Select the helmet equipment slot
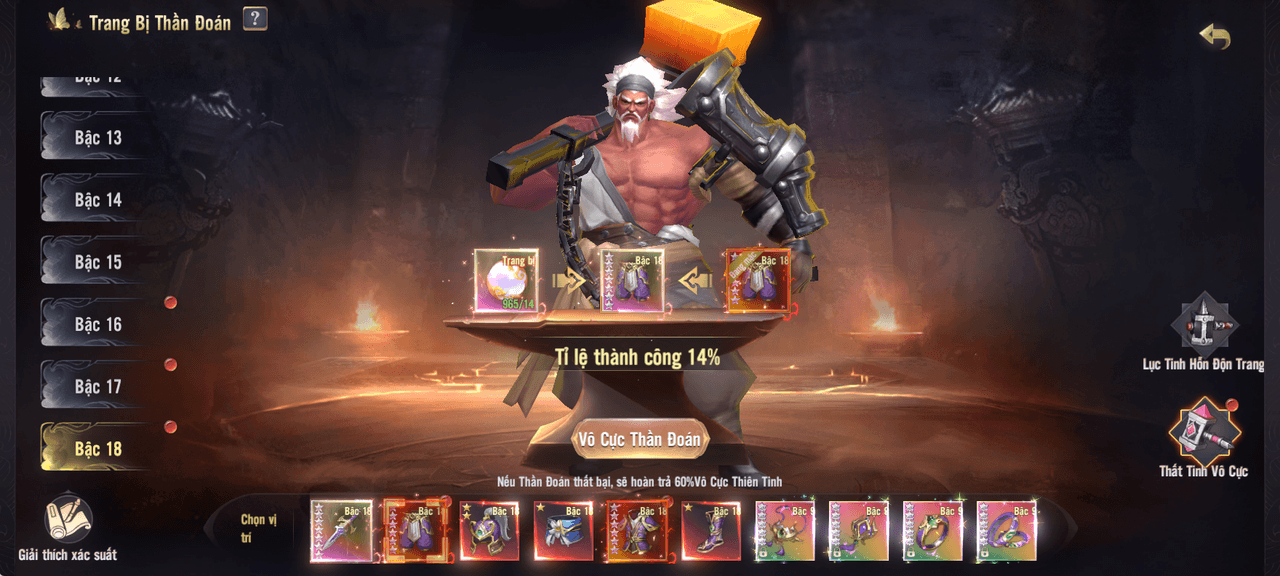Screen dimensions: 1280x576 (489, 531)
